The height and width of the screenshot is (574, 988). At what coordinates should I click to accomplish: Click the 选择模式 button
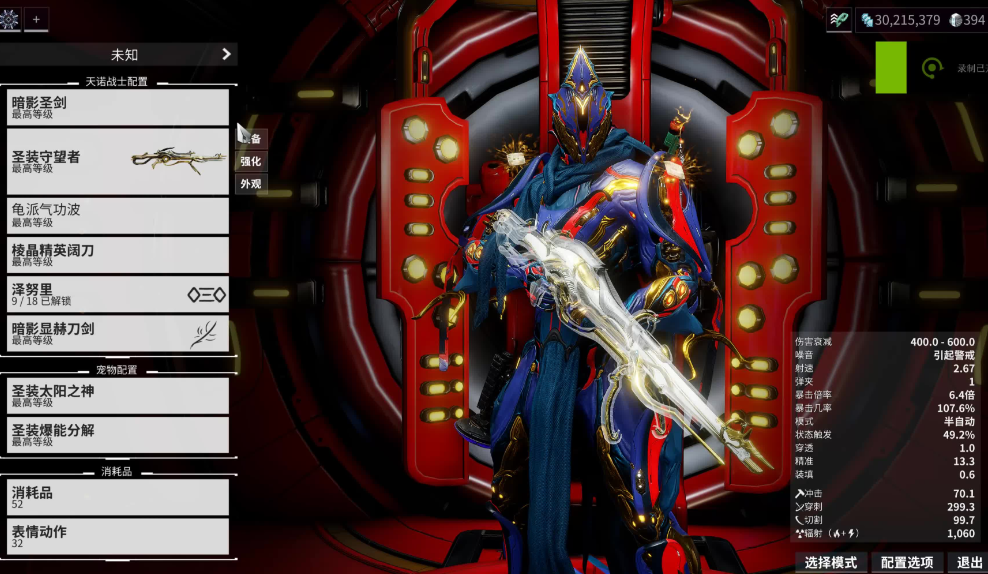click(x=830, y=563)
